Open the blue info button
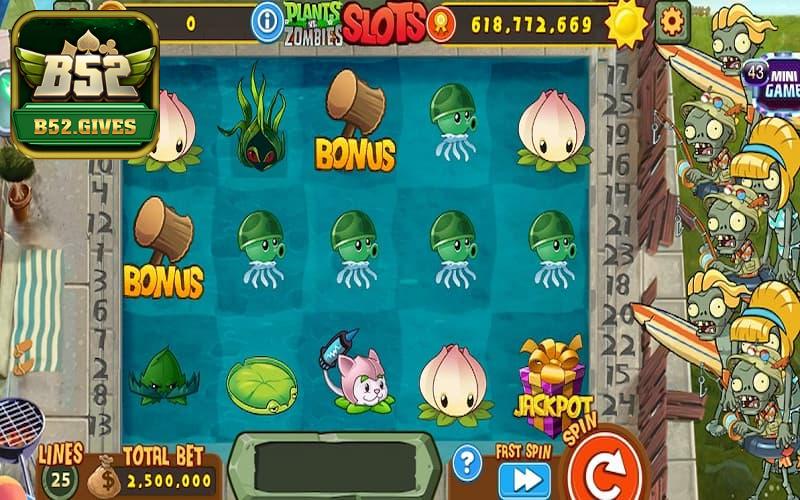Image resolution: width=800 pixels, height=500 pixels. pyautogui.click(x=267, y=21)
